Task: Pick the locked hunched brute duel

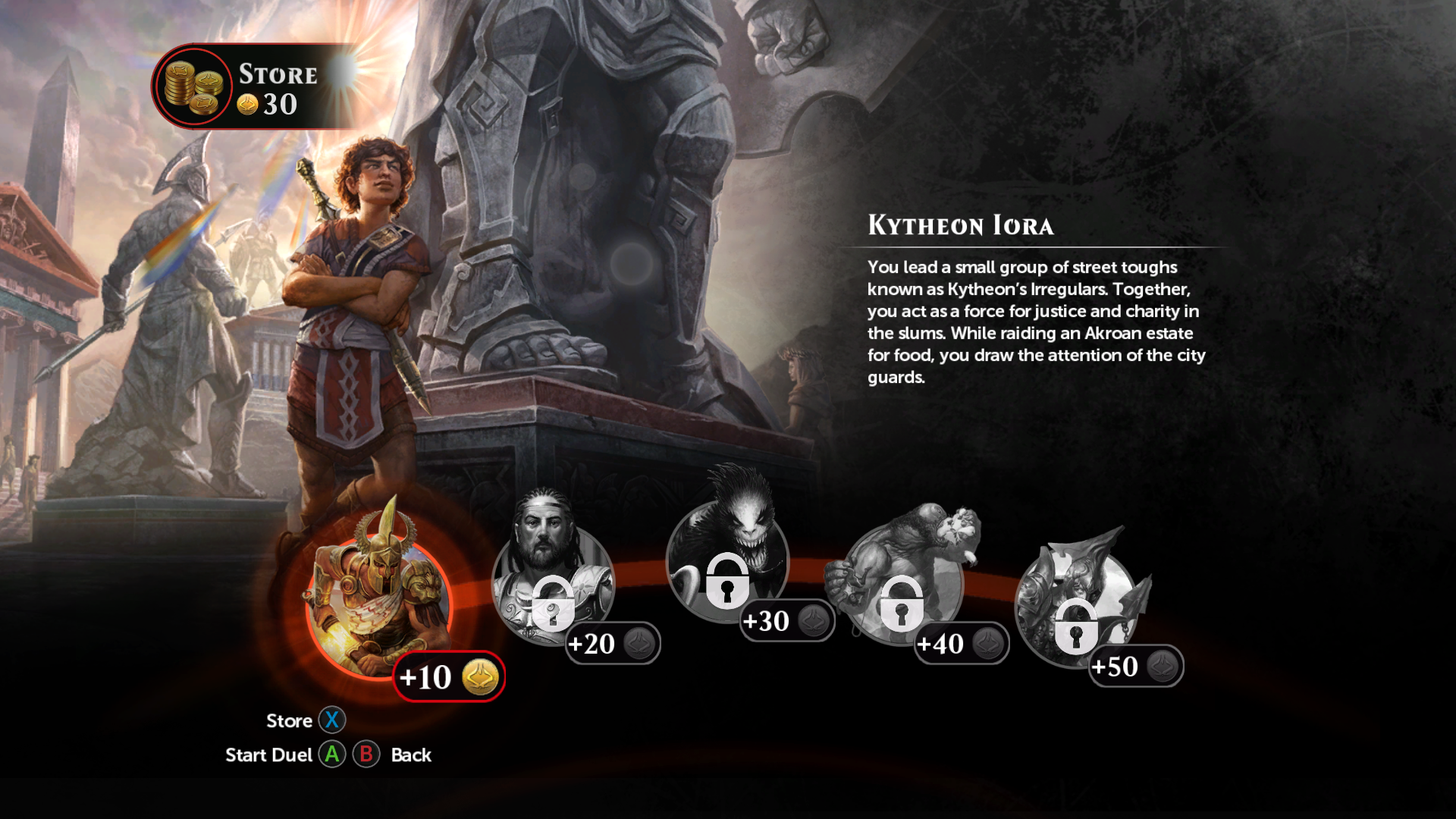Action: click(901, 584)
